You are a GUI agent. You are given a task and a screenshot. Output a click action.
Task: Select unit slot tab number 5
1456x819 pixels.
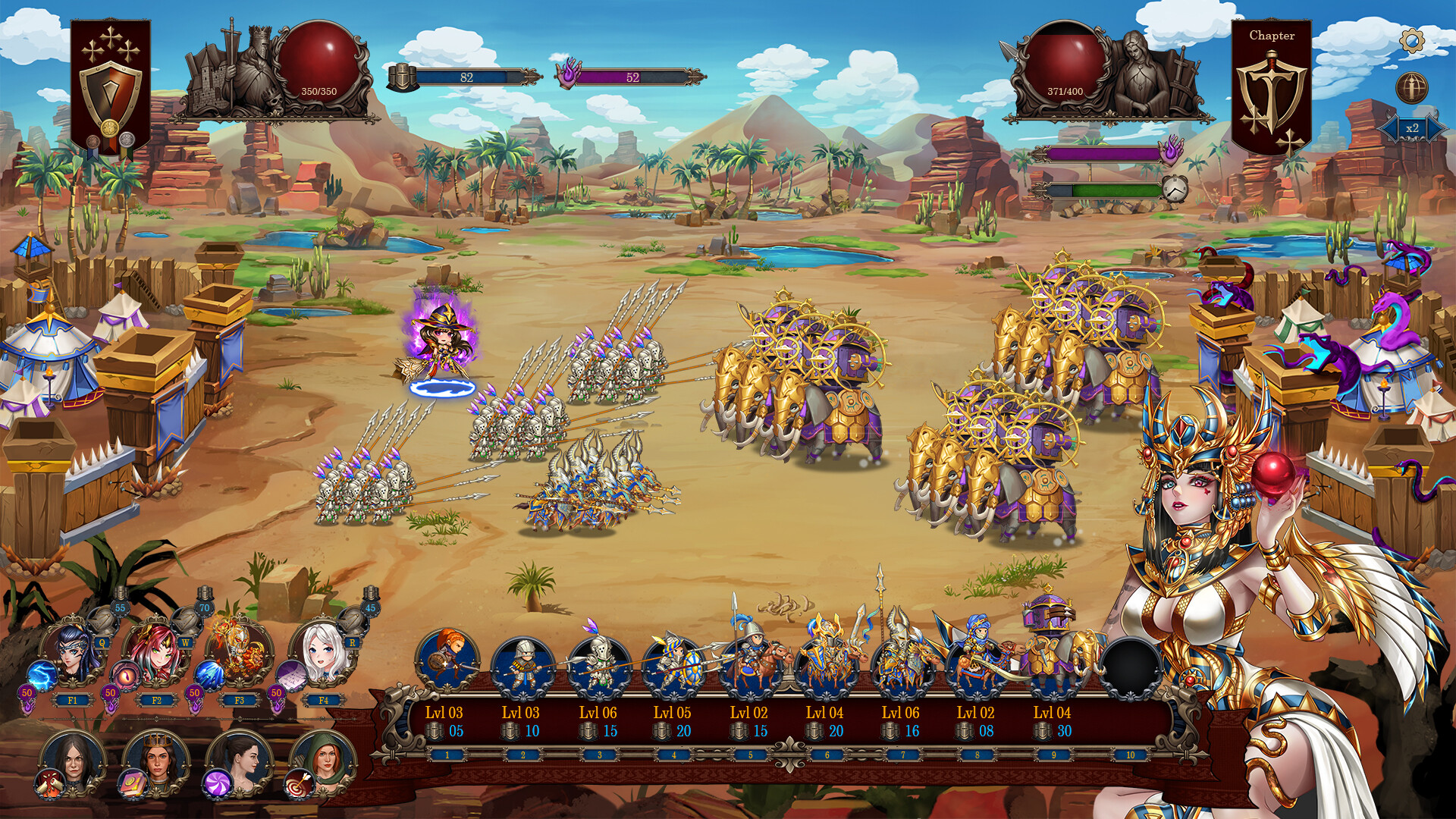pyautogui.click(x=751, y=755)
